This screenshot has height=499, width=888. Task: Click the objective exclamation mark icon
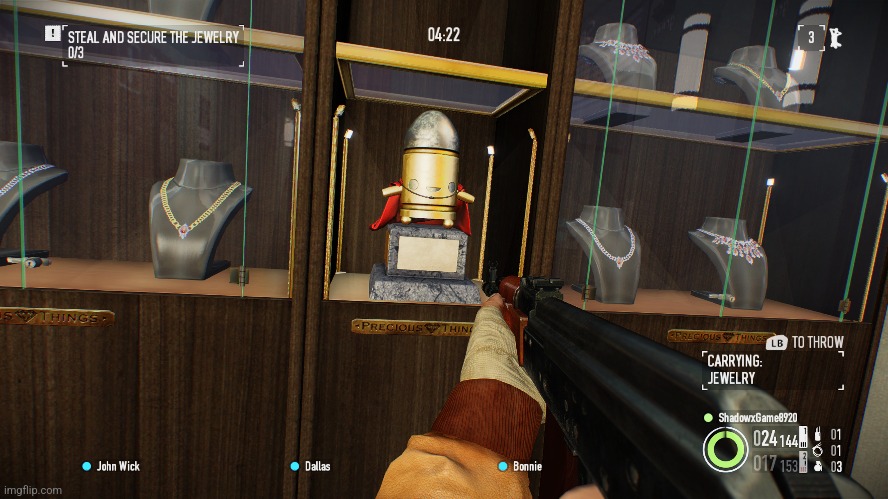(x=51, y=33)
